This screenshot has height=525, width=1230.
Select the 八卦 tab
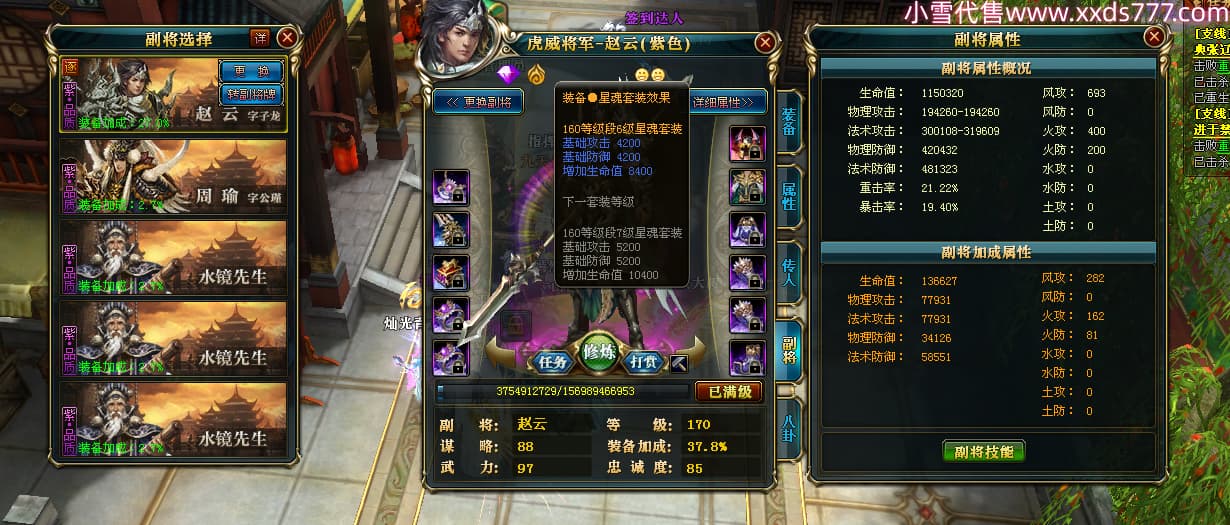pos(788,427)
